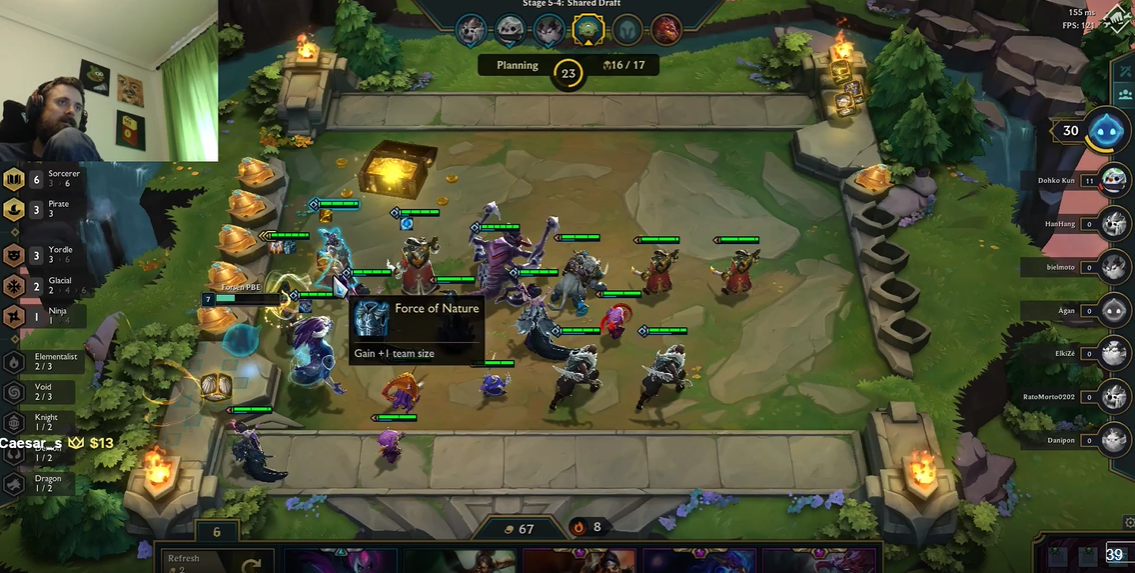View ElkiZé's board from the player list
The image size is (1135, 573).
1115,353
